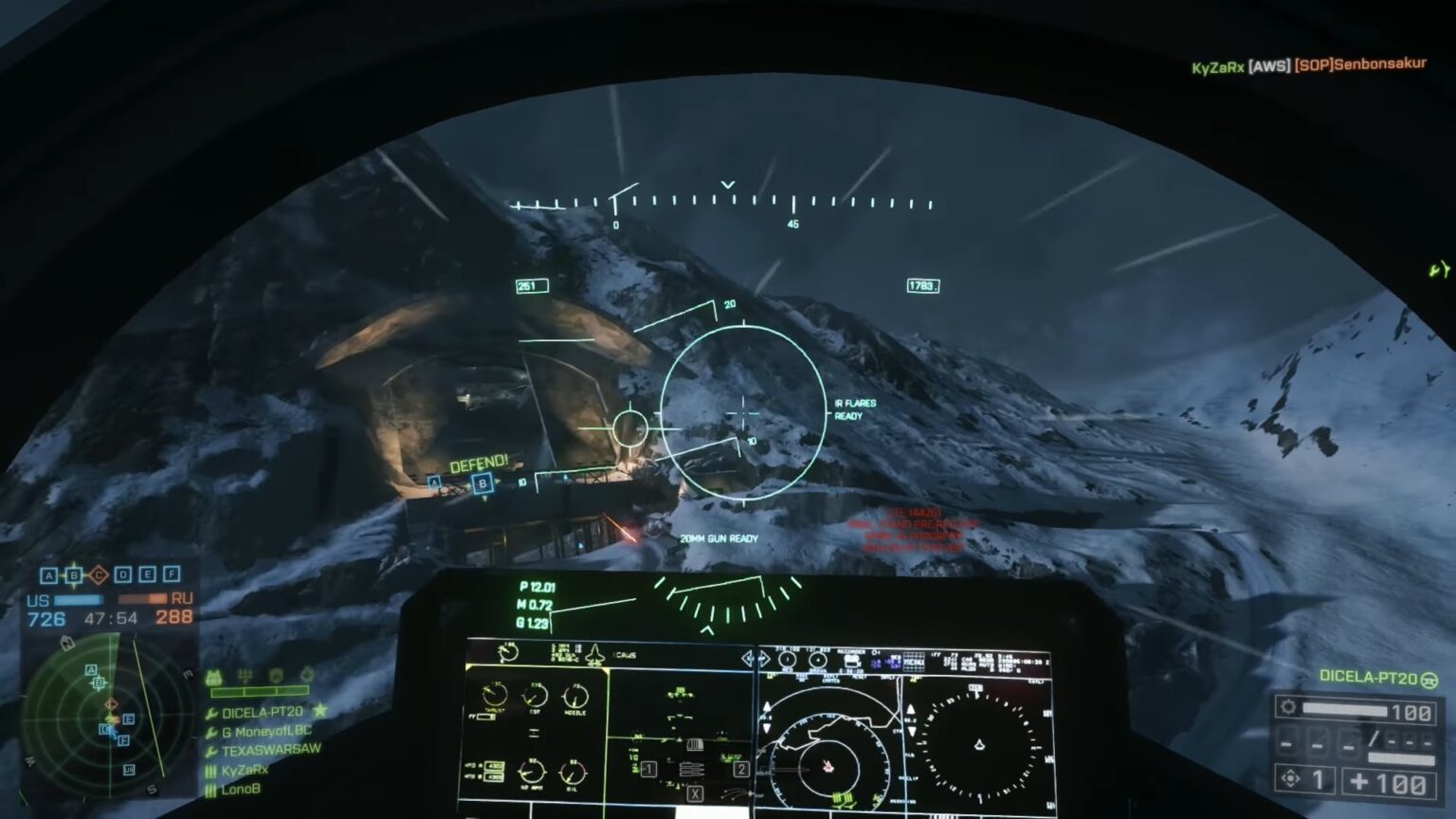Select the ammo supply icon next to KyZaRx
The image size is (1456, 819).
pyautogui.click(x=211, y=771)
